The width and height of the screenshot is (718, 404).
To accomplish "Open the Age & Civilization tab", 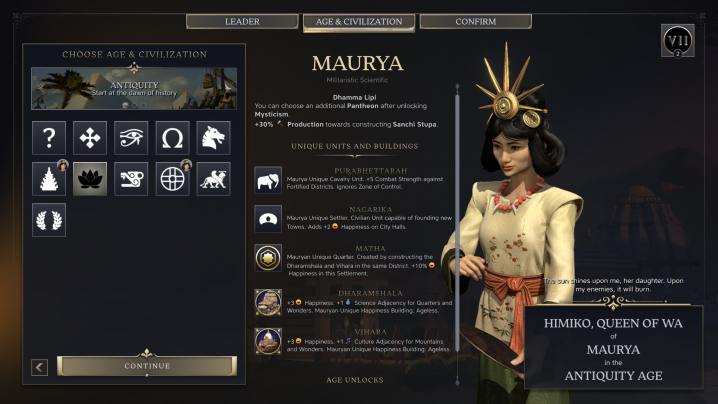I will pos(359,21).
